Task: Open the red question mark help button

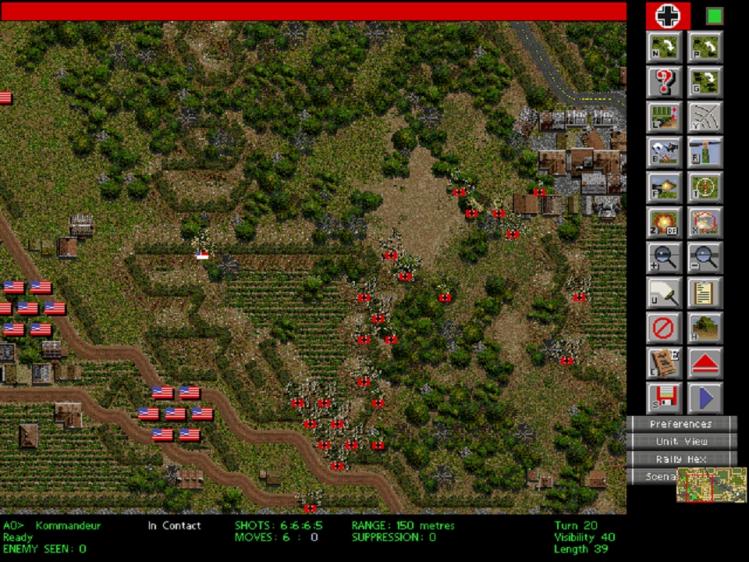Action: [x=664, y=82]
